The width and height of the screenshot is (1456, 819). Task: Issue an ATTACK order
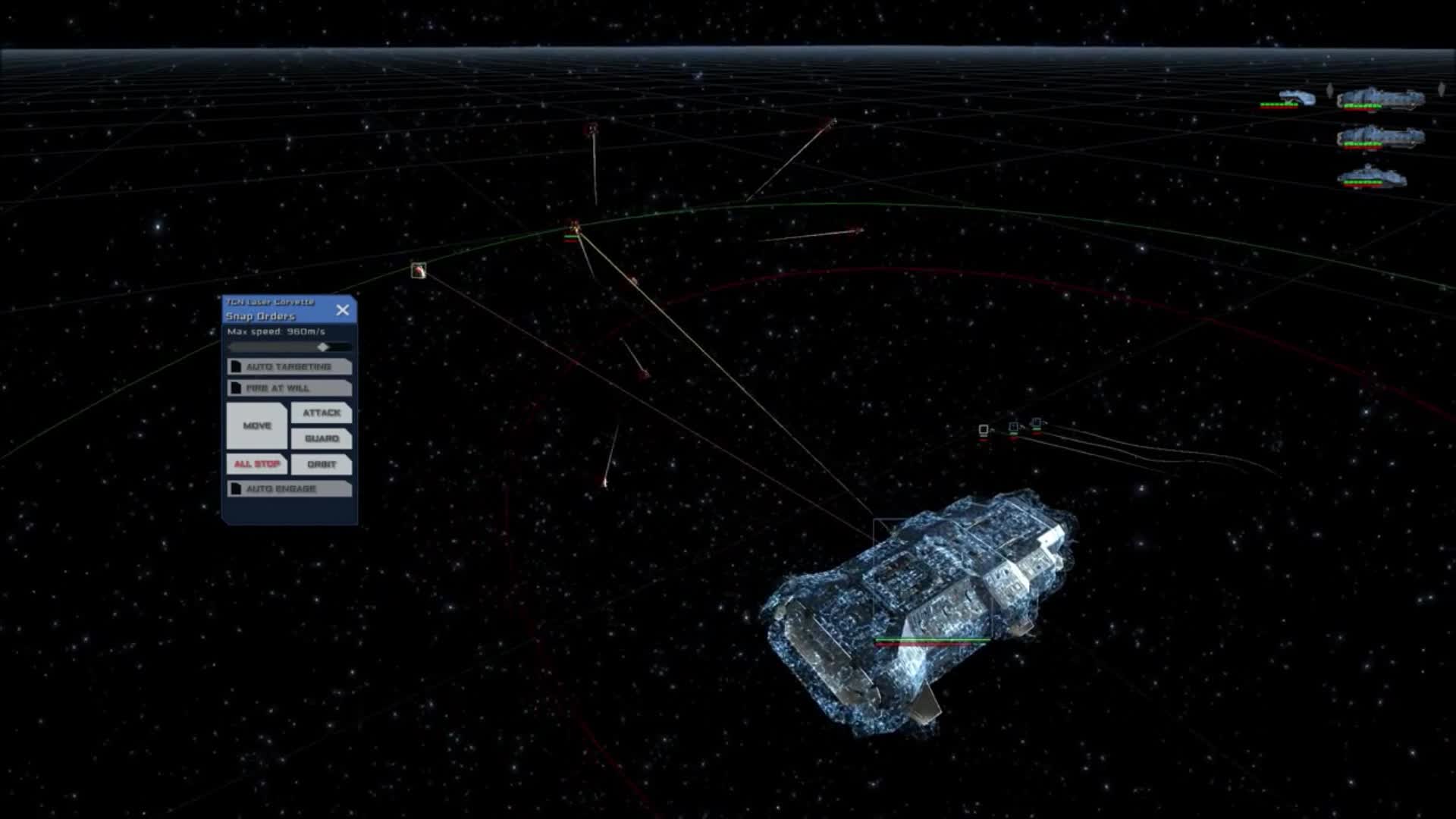point(322,413)
